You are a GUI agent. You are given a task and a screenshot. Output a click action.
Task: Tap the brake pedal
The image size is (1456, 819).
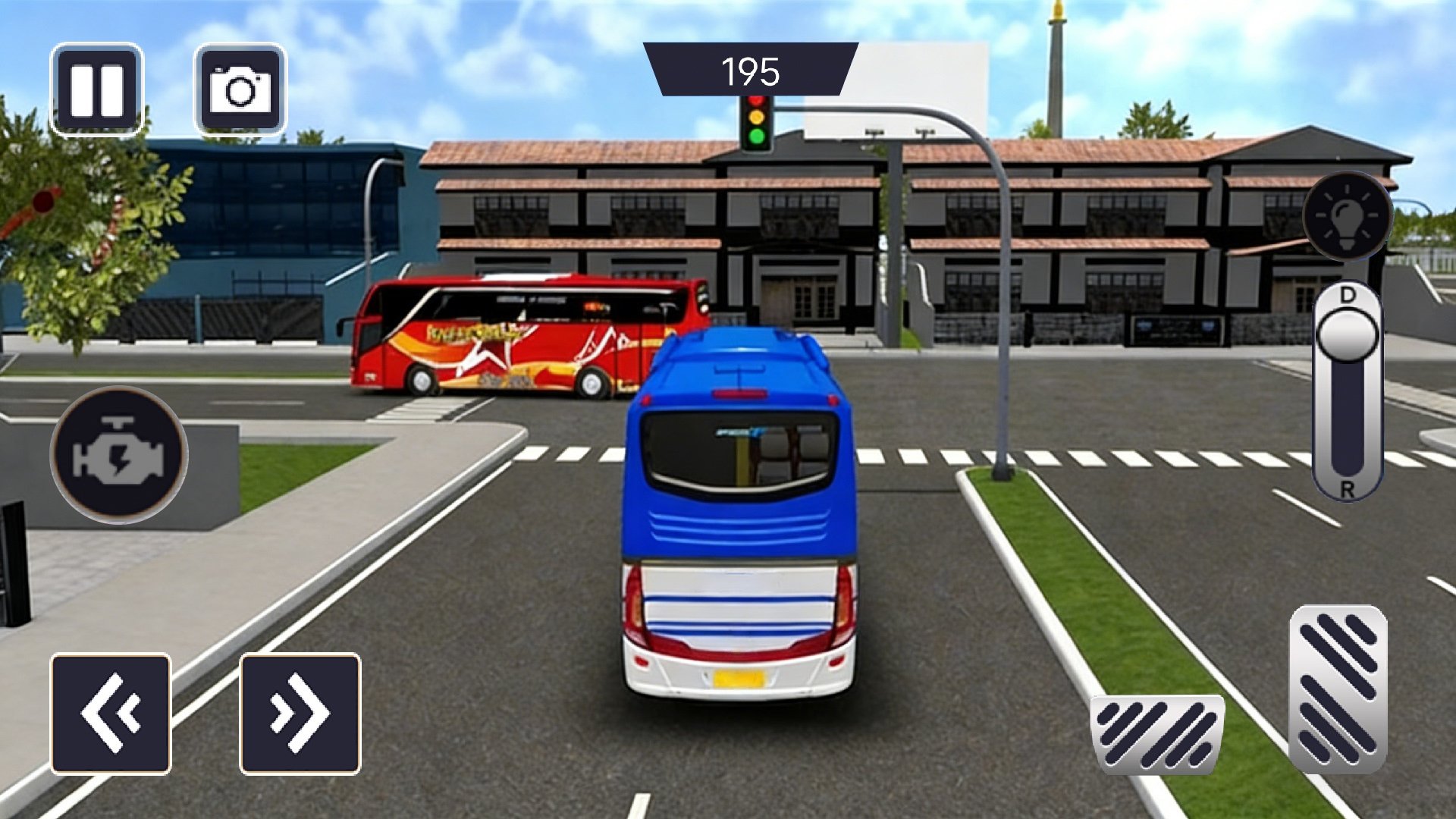(x=1157, y=733)
